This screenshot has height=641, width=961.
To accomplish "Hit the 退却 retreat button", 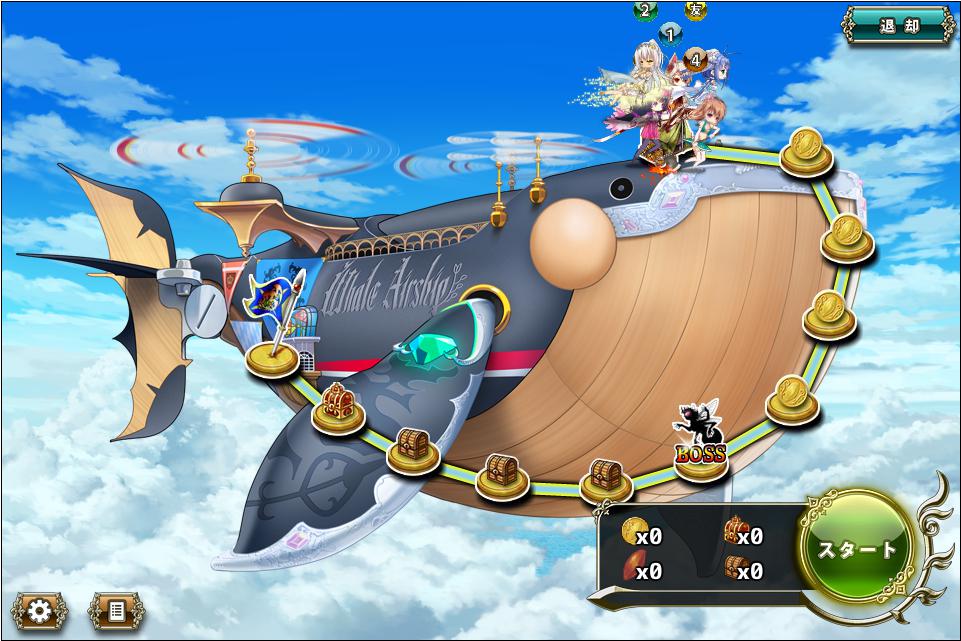I will (x=898, y=25).
